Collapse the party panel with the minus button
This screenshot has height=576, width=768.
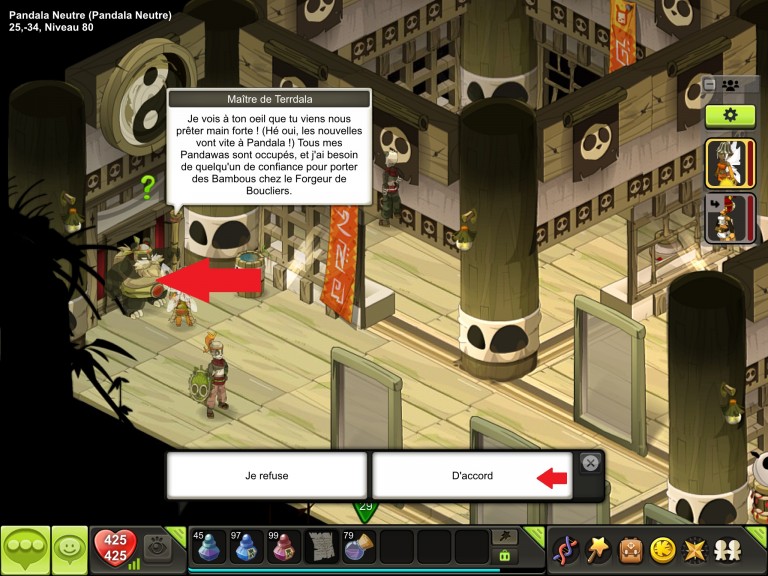(709, 85)
